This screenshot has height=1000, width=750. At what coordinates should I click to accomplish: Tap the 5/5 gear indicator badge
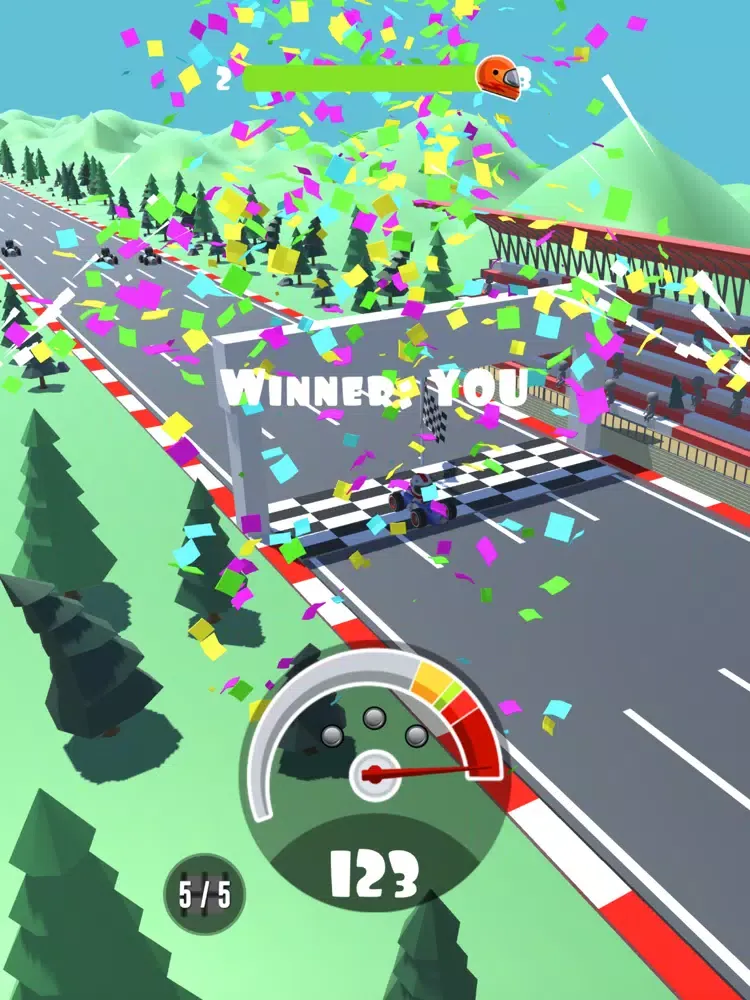(x=204, y=894)
